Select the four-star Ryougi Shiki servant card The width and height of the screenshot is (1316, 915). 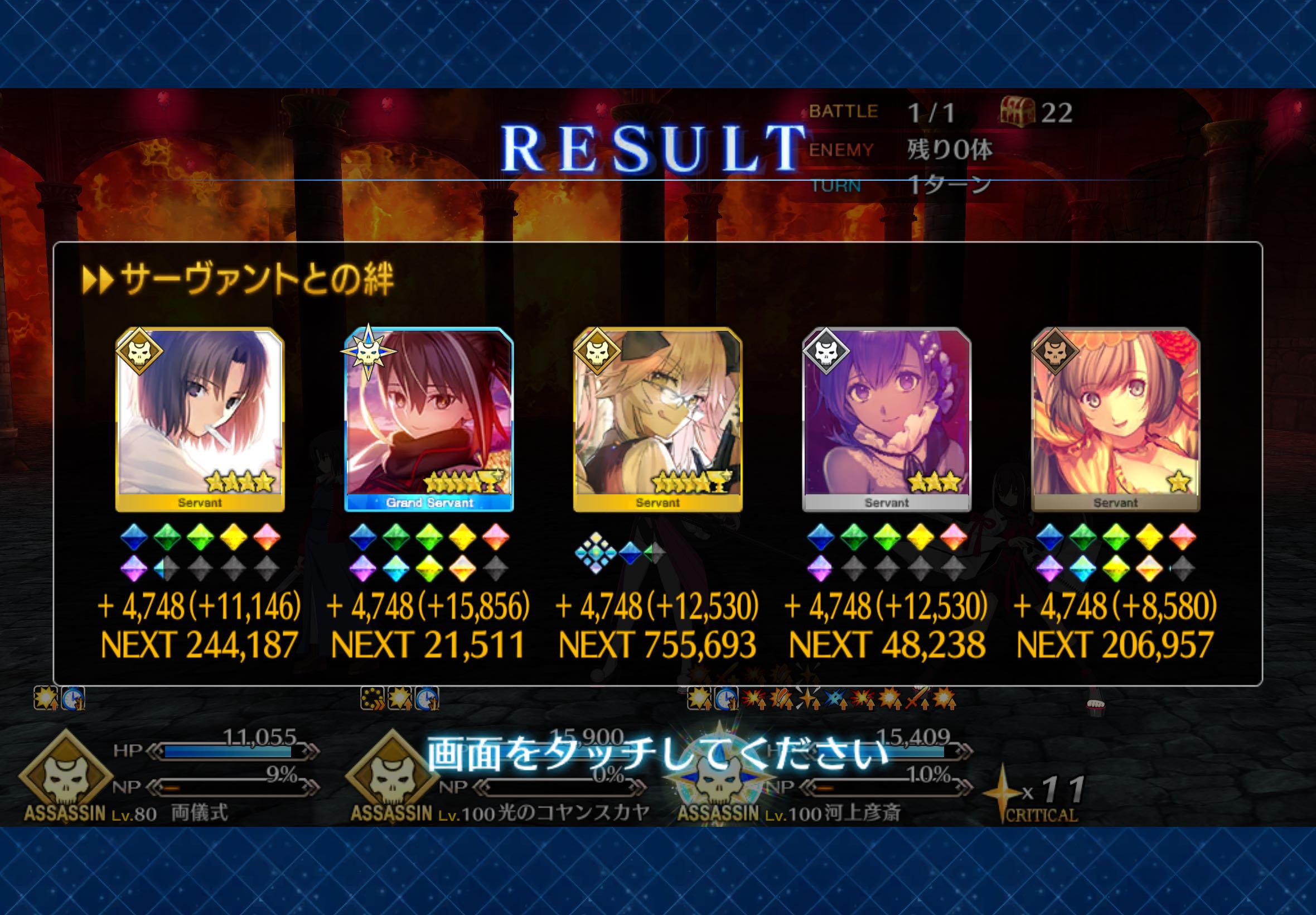[200, 418]
